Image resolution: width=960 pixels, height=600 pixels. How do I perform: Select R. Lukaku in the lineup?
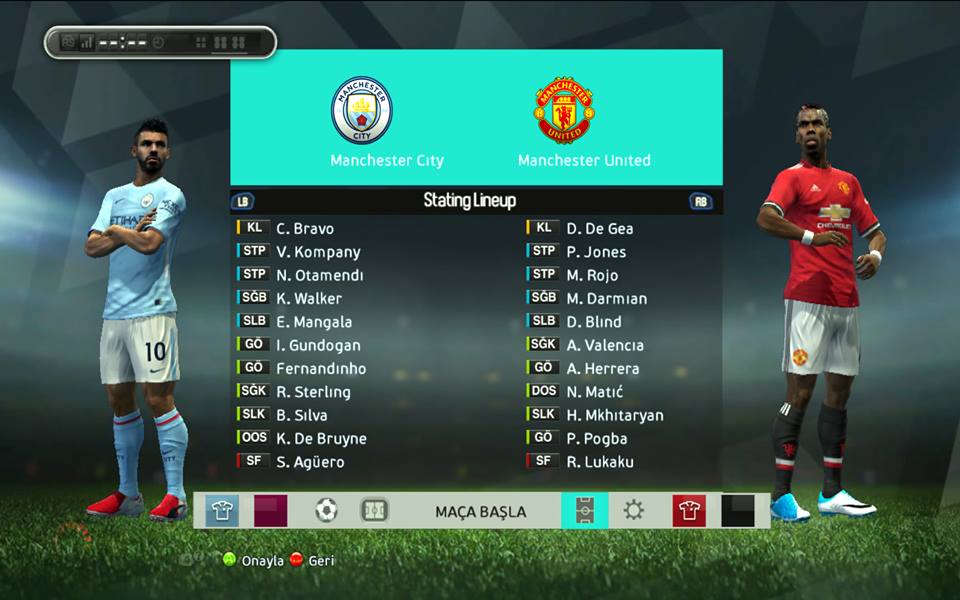(599, 462)
